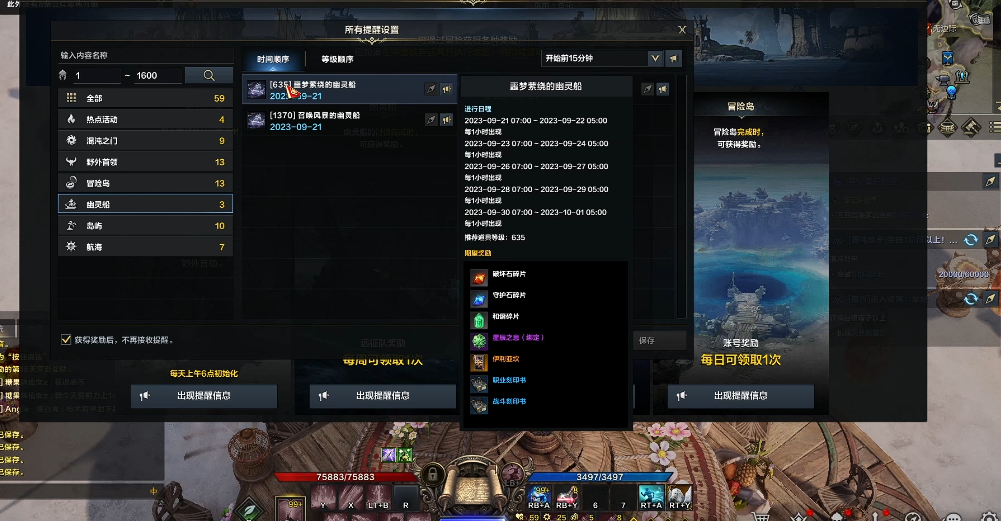Select the 全部 category
This screenshot has width=1001, height=521.
click(x=145, y=98)
